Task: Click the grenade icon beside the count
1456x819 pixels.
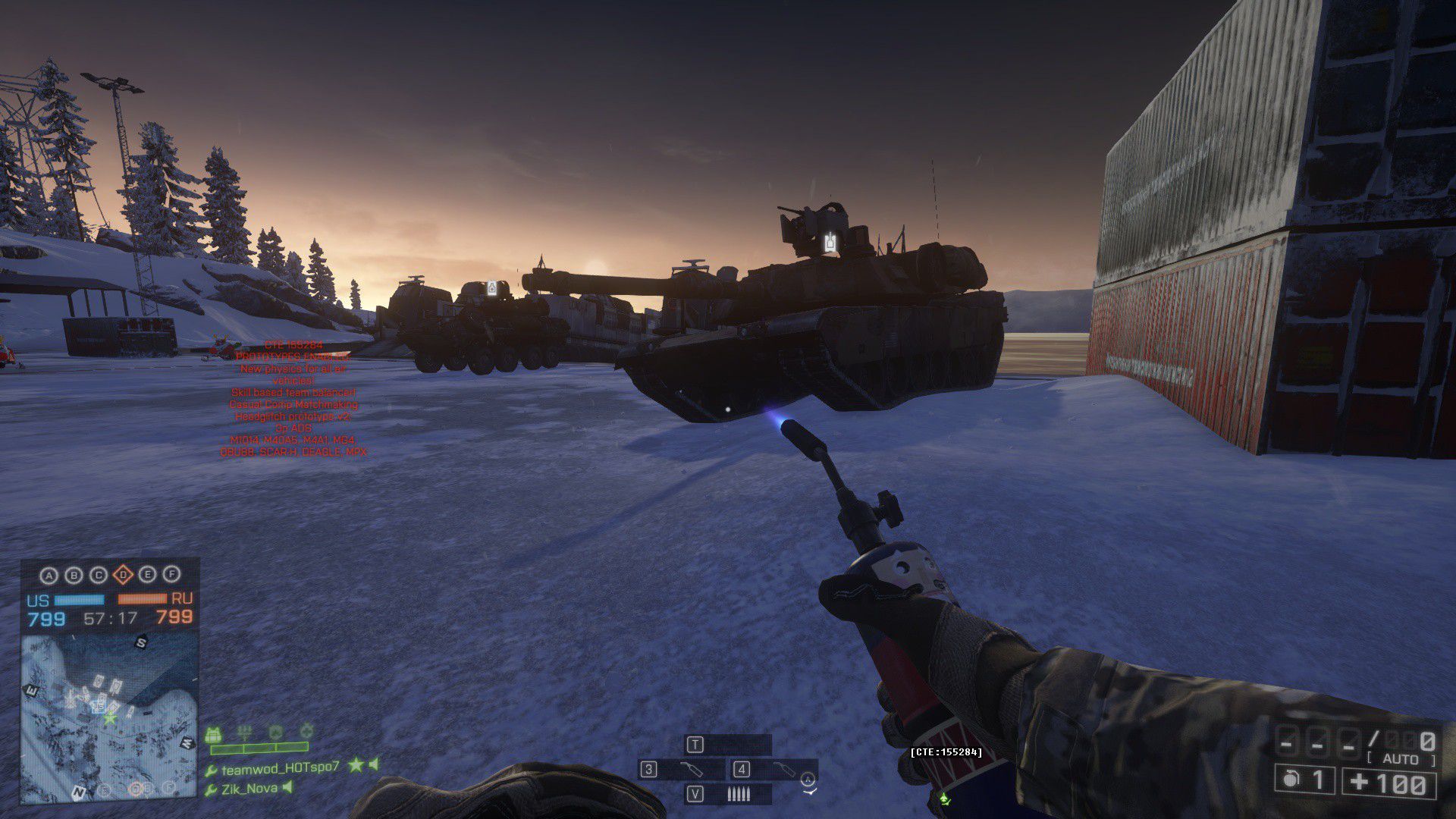Action: click(1290, 780)
